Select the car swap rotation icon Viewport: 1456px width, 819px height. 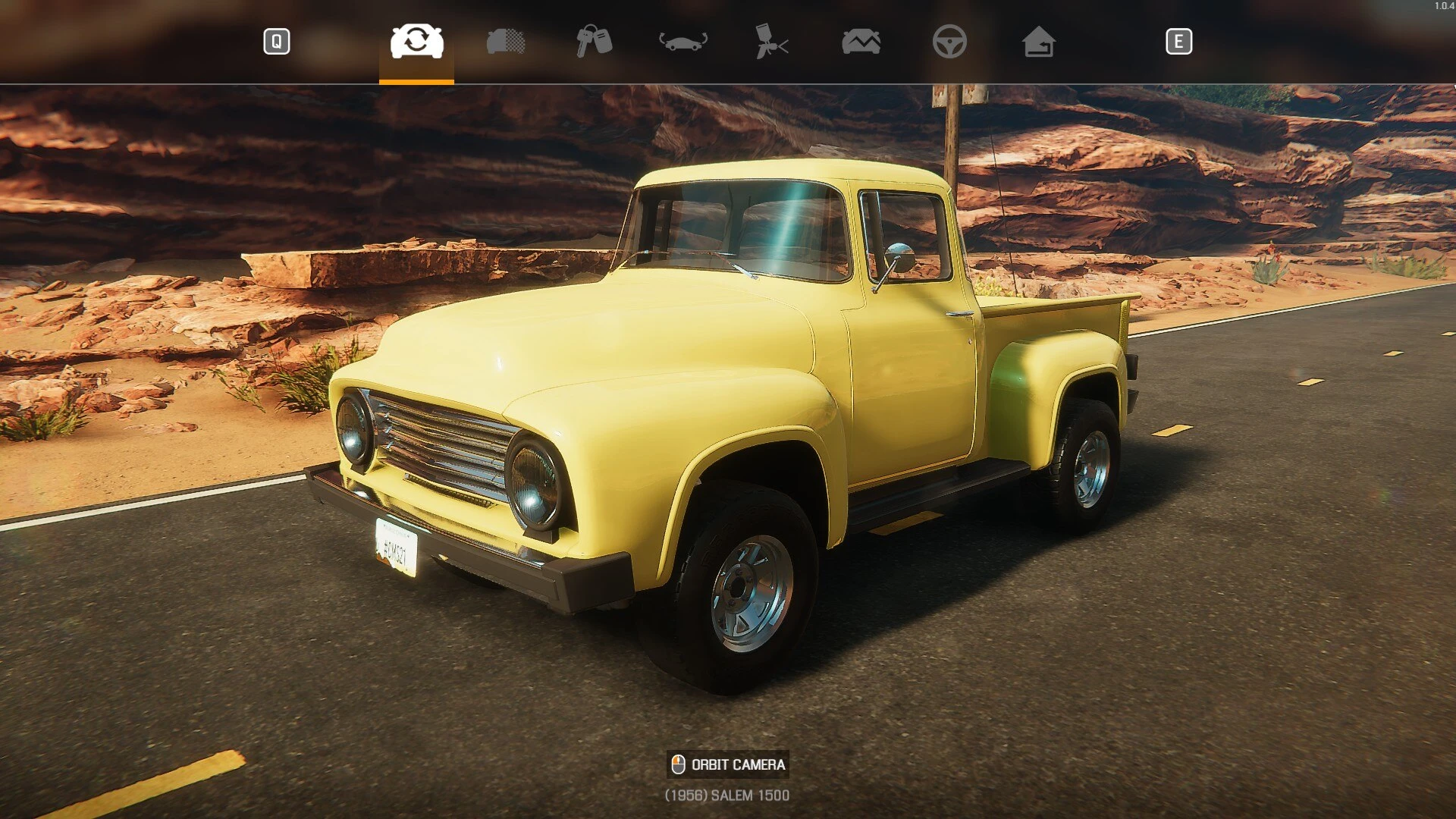[416, 43]
